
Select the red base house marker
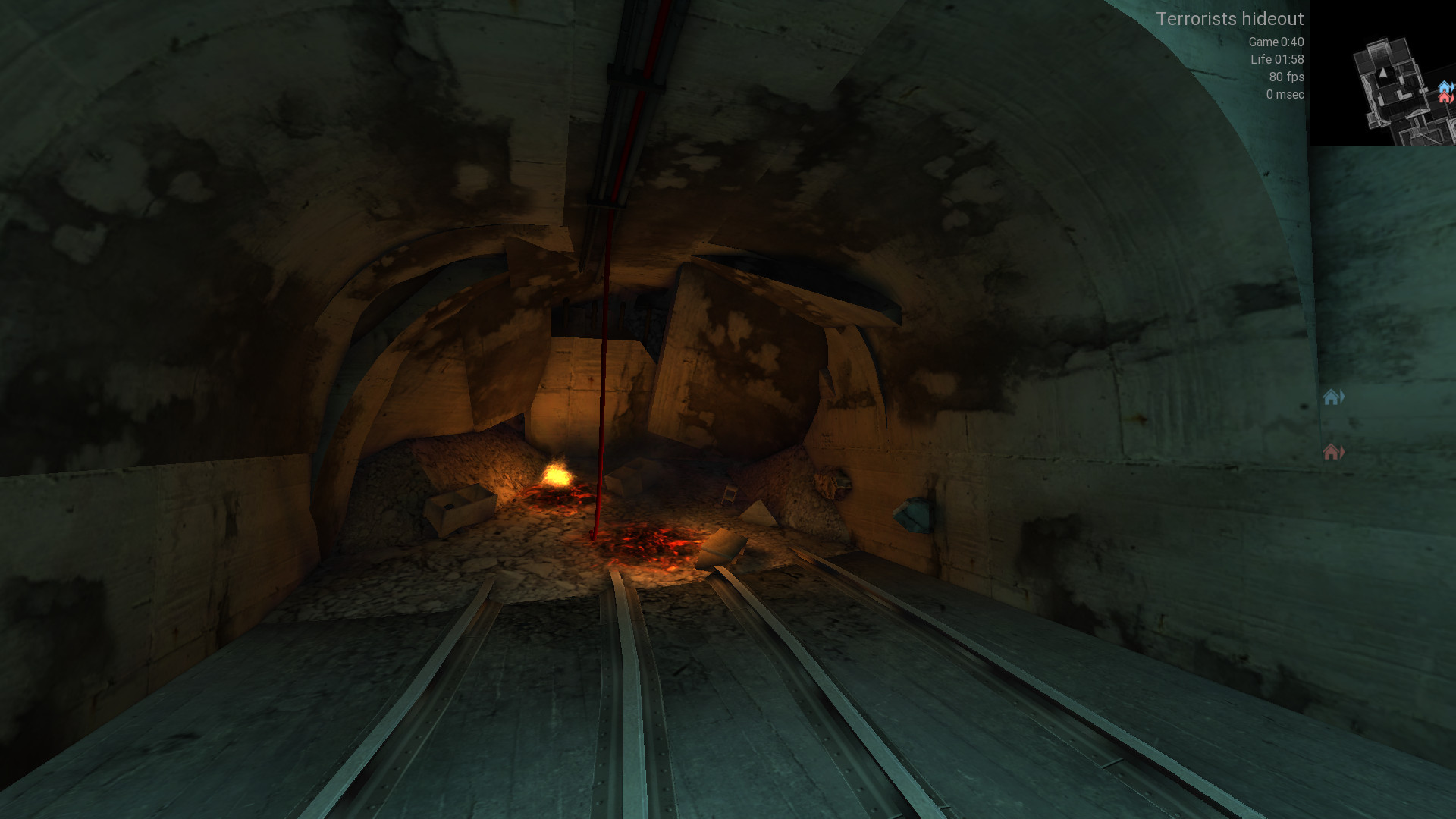(x=1332, y=452)
